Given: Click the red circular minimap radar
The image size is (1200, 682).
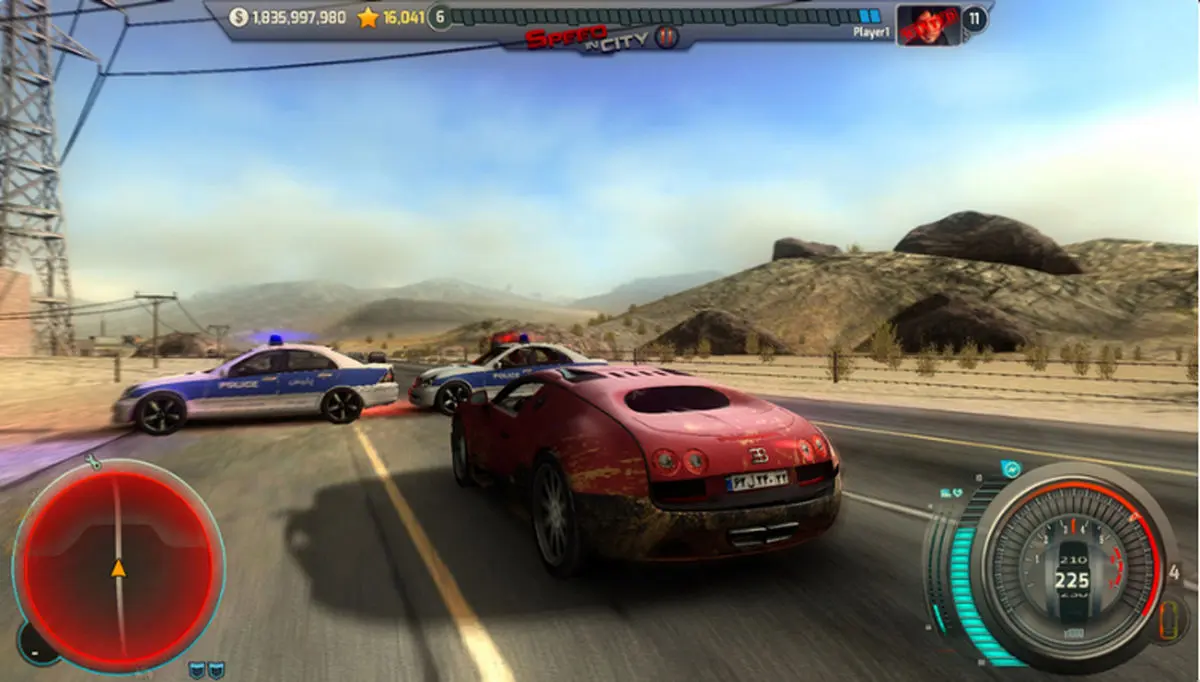Looking at the screenshot, I should [x=118, y=567].
